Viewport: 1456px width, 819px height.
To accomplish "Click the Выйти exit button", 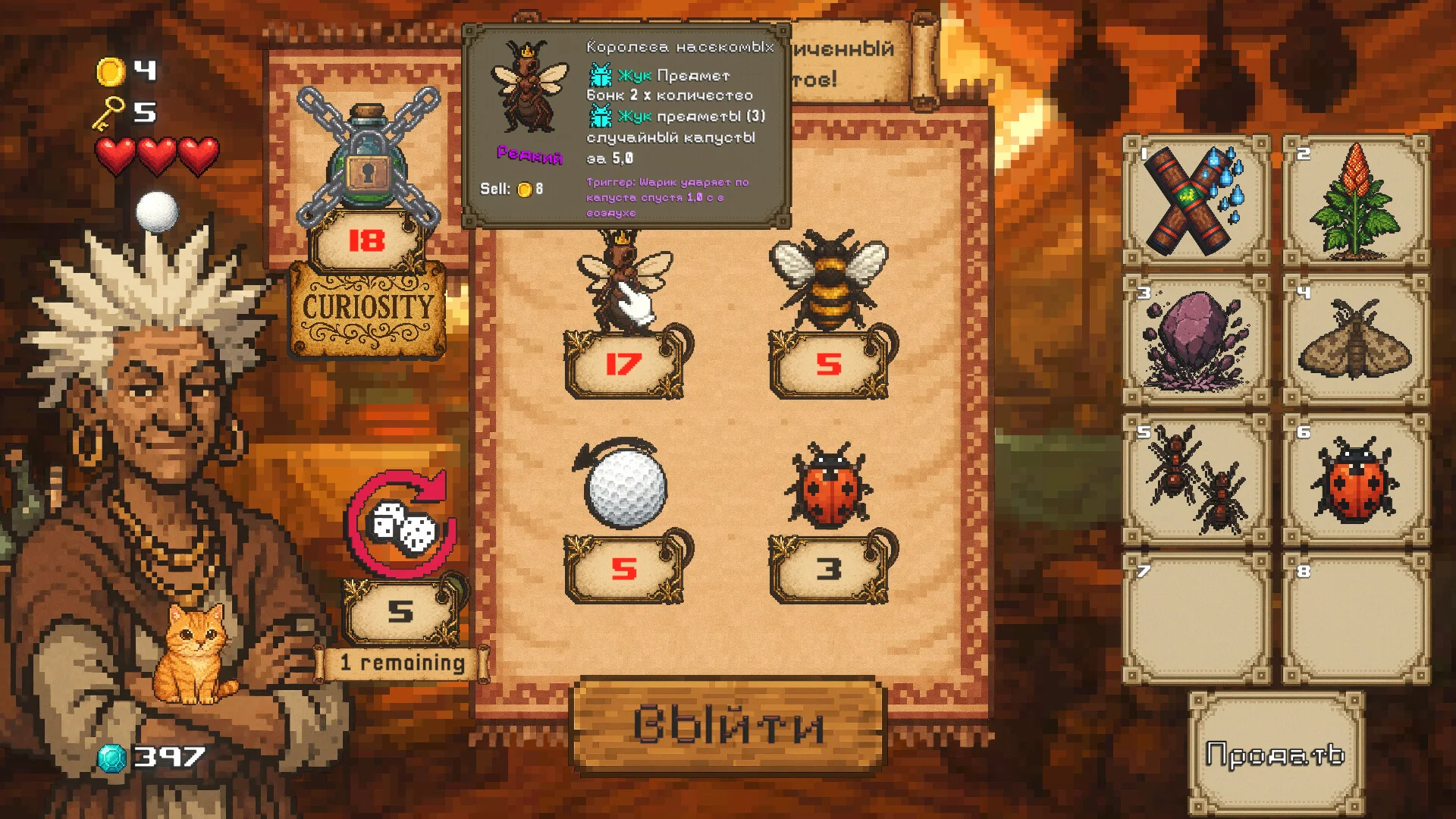I will point(728,724).
